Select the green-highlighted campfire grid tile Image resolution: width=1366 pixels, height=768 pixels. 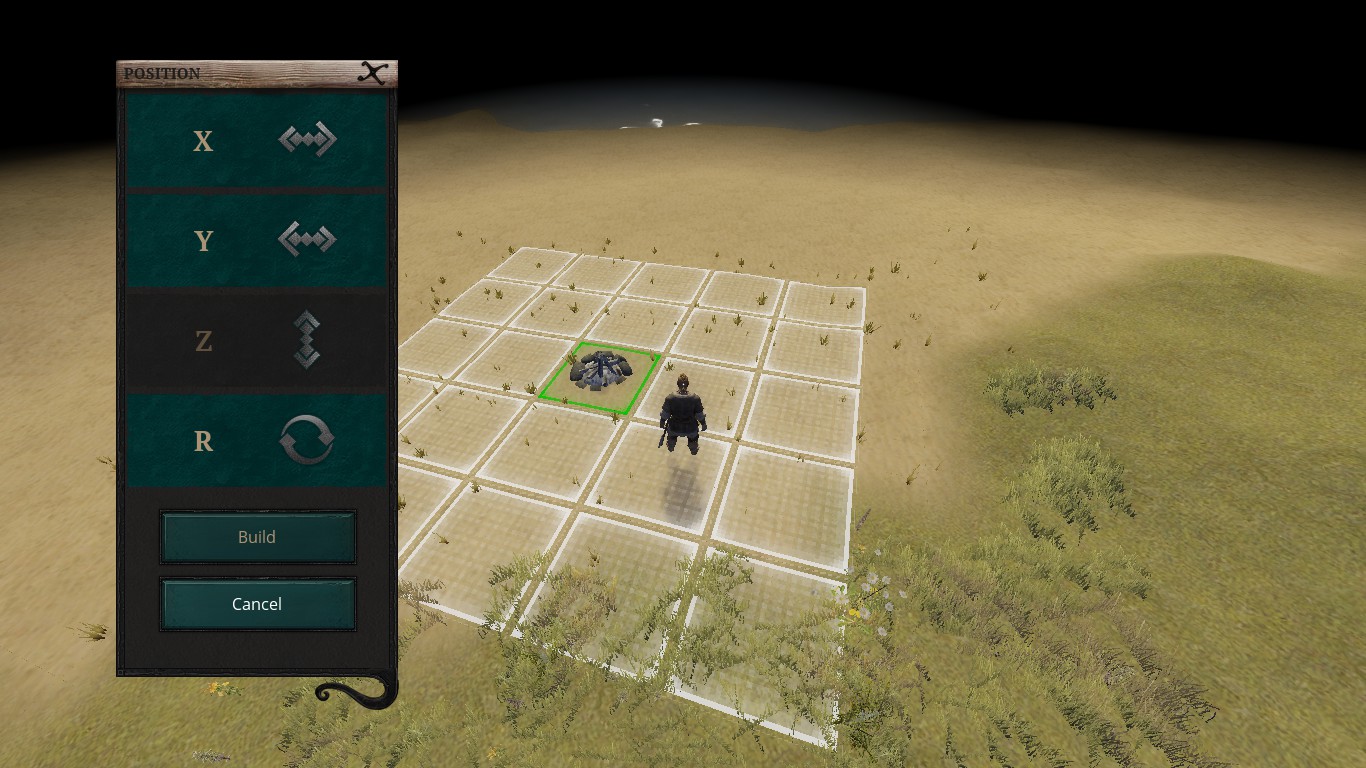pos(600,377)
